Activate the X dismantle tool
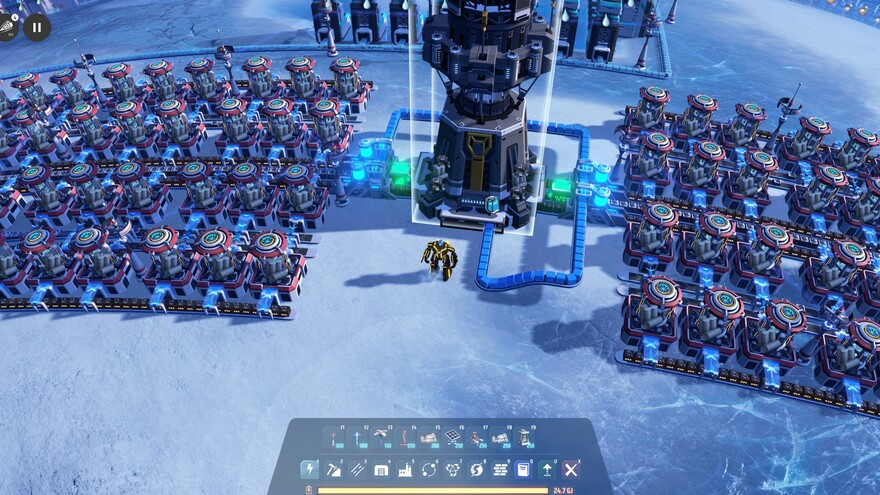The width and height of the screenshot is (880, 495). [x=571, y=469]
